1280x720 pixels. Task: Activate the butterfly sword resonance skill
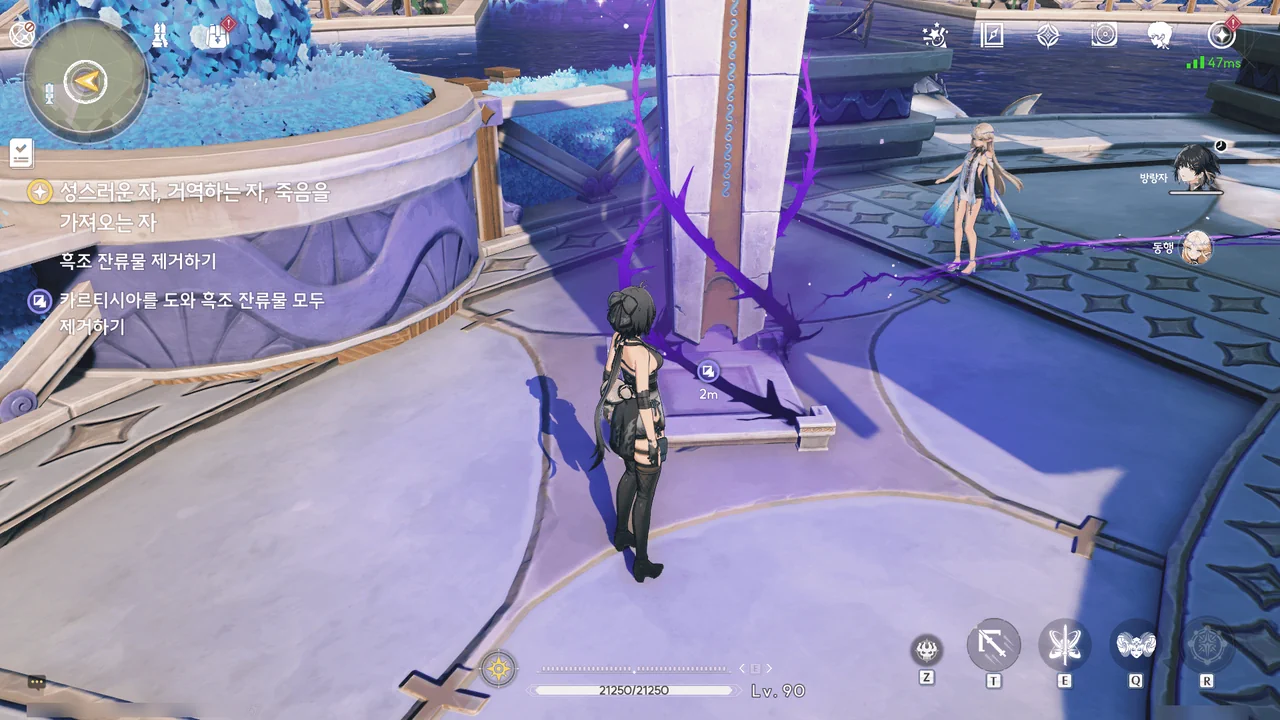(1064, 645)
